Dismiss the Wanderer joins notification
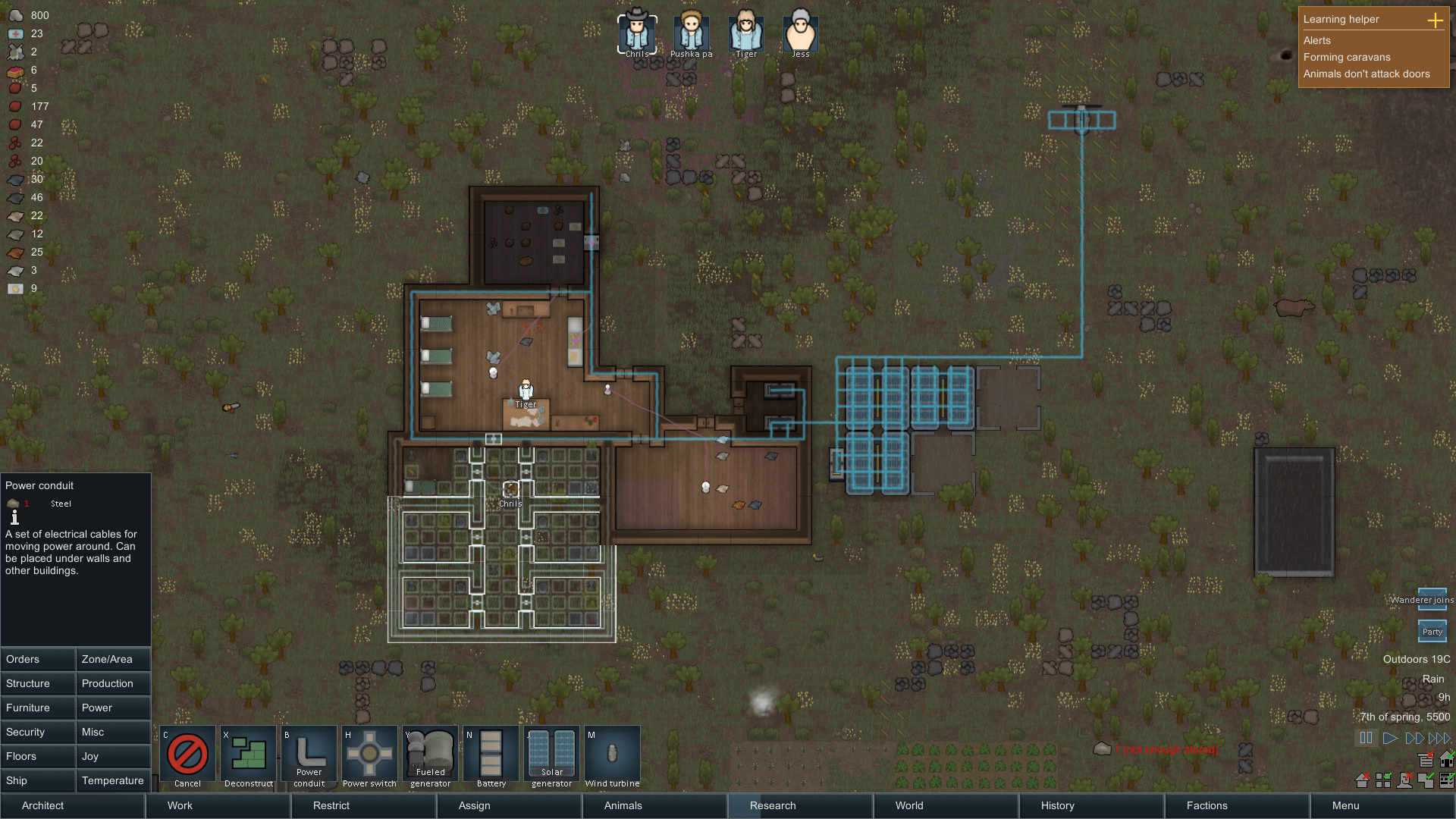 pos(1432,599)
